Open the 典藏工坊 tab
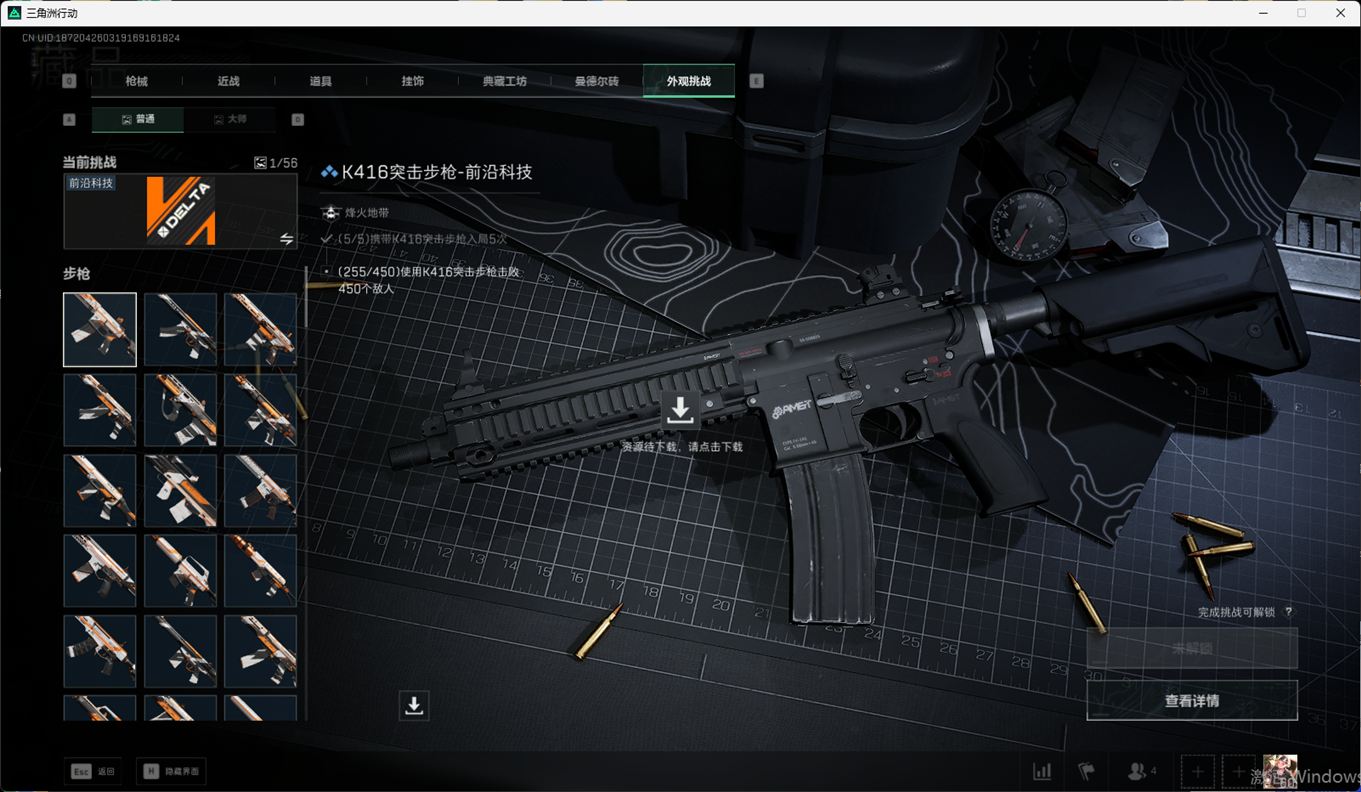The width and height of the screenshot is (1361, 792). (504, 81)
